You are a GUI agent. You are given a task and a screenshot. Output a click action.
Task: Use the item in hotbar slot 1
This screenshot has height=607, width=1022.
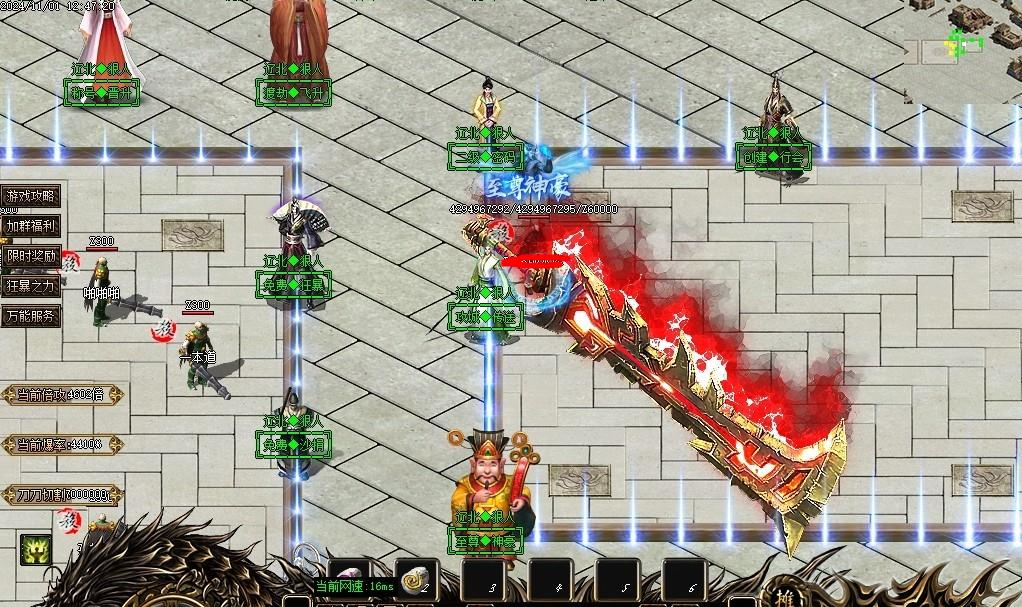349,577
